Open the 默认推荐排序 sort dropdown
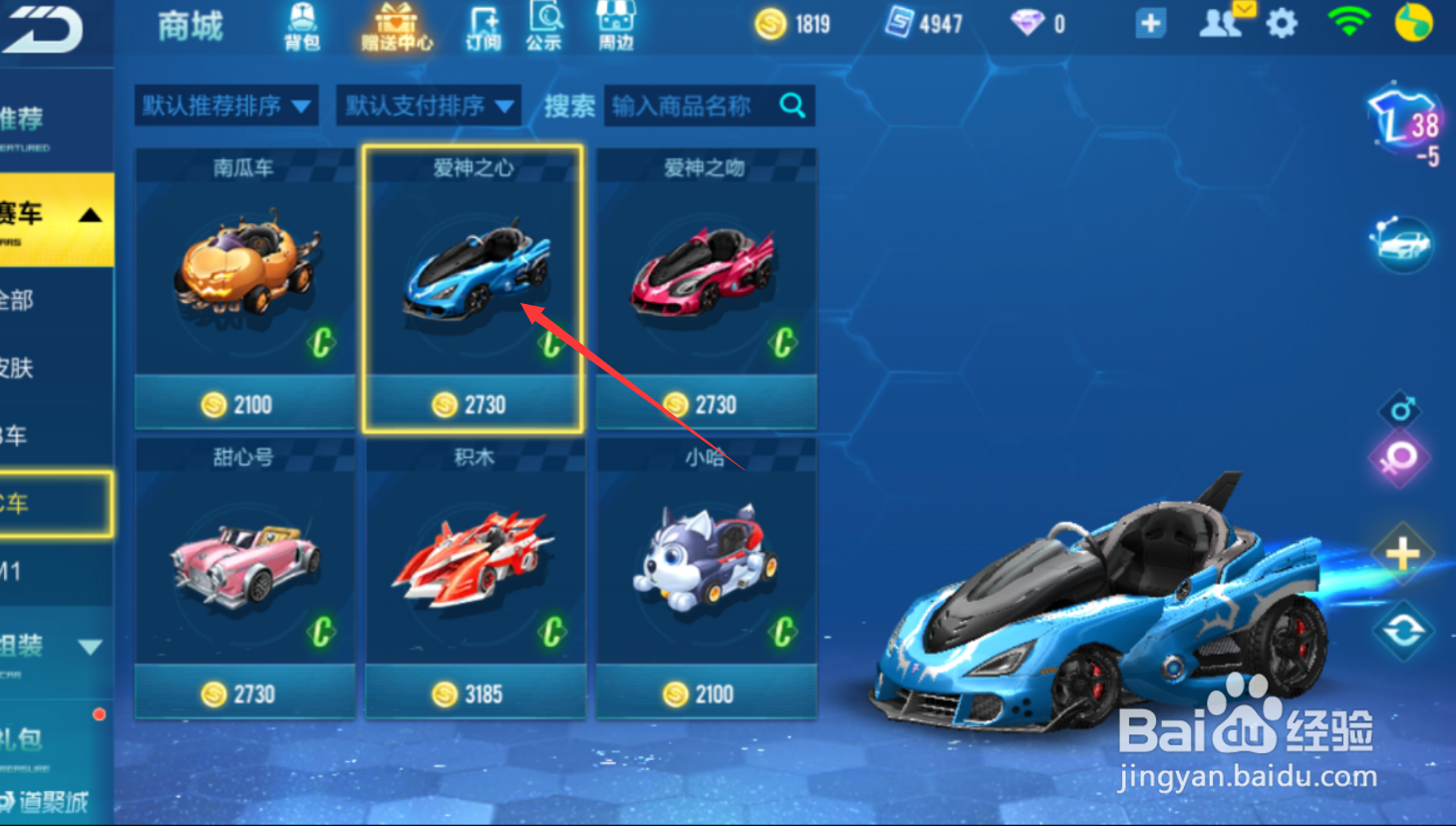1456x826 pixels. click(x=225, y=105)
